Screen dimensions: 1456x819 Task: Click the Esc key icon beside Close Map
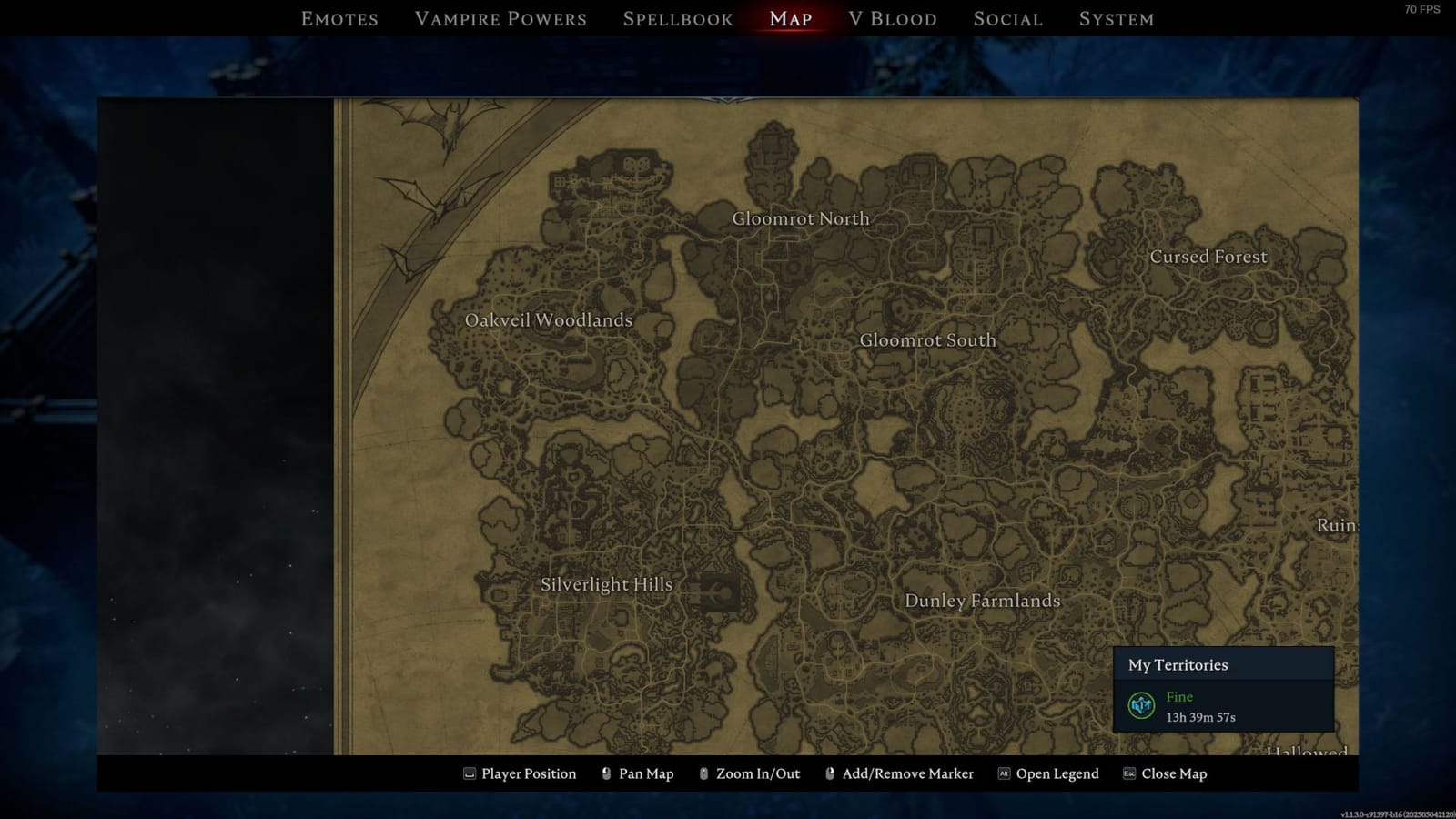(1128, 773)
